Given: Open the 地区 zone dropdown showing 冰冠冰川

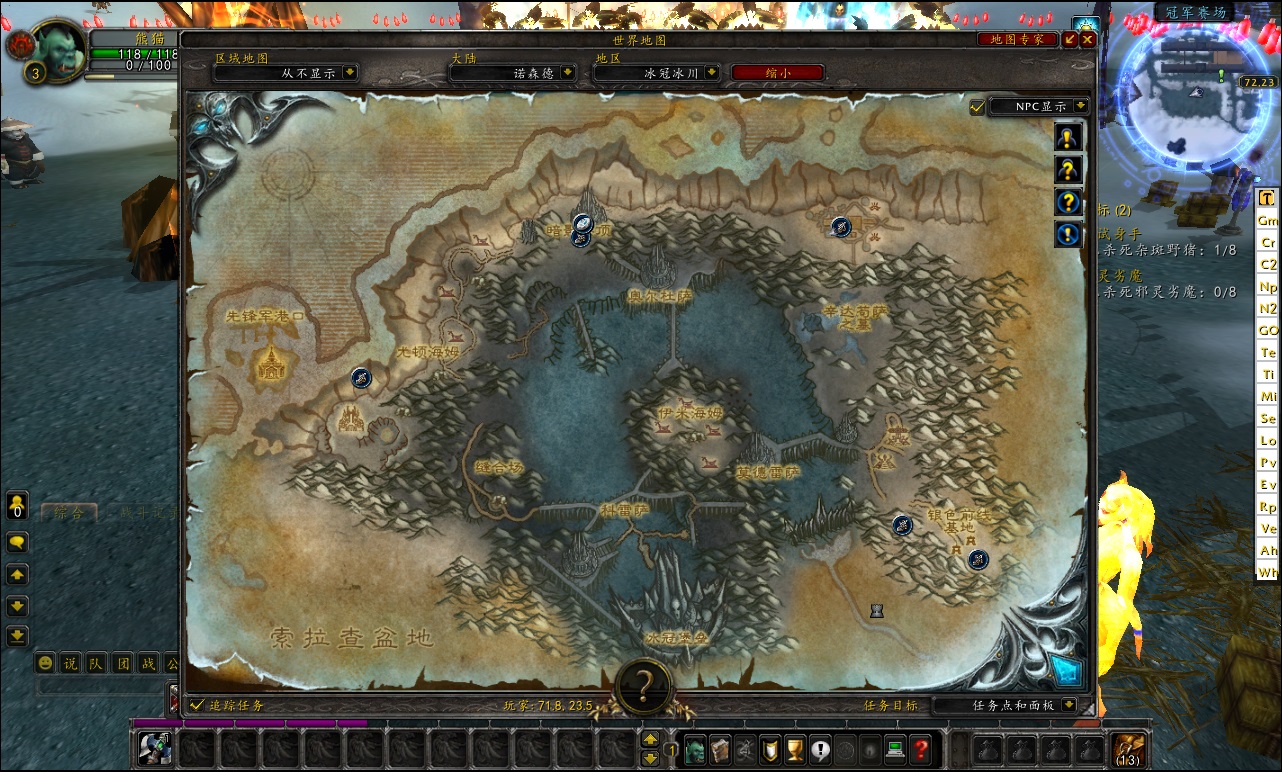Looking at the screenshot, I should (x=712, y=73).
